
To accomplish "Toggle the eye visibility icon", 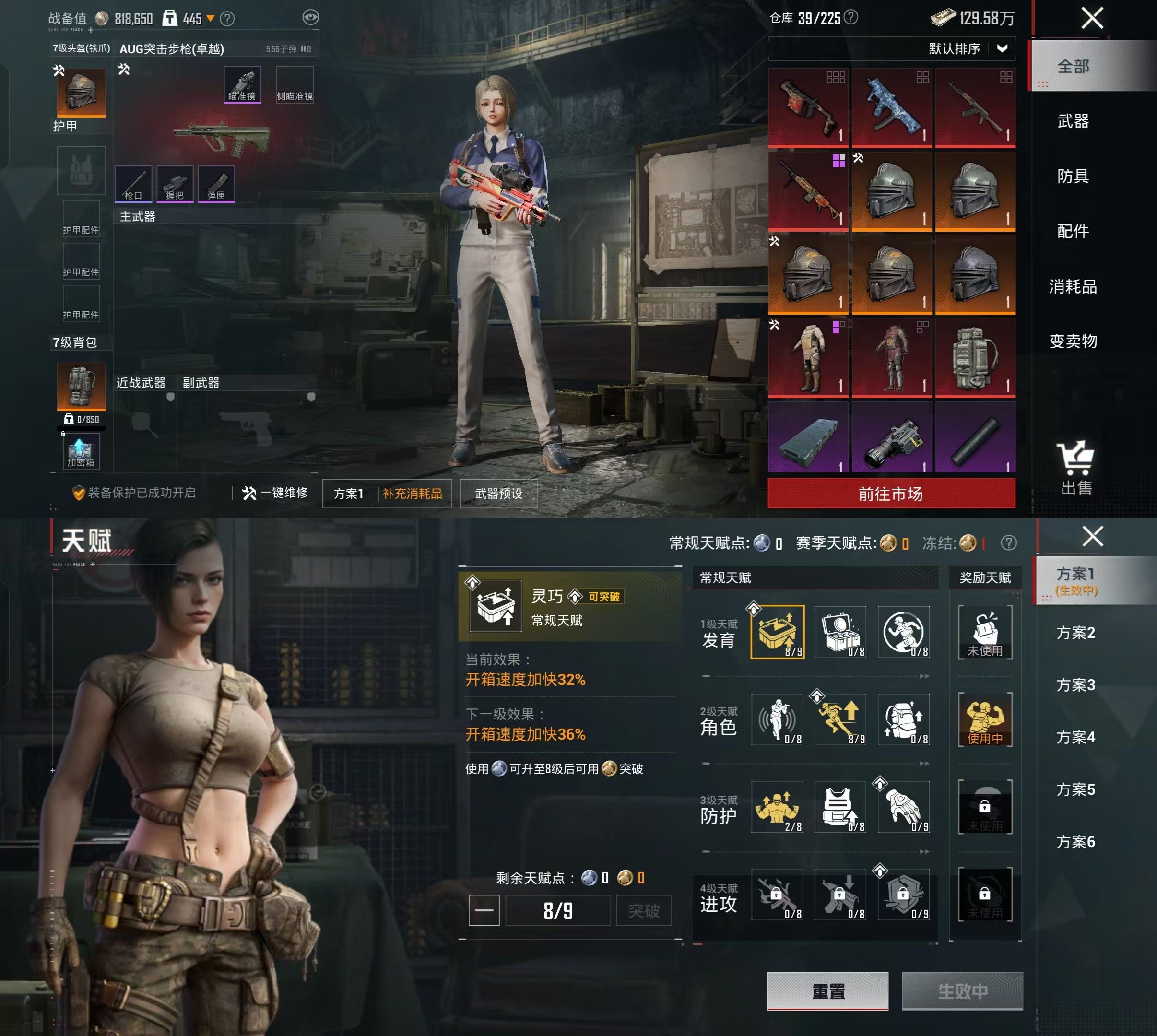I will (x=310, y=18).
